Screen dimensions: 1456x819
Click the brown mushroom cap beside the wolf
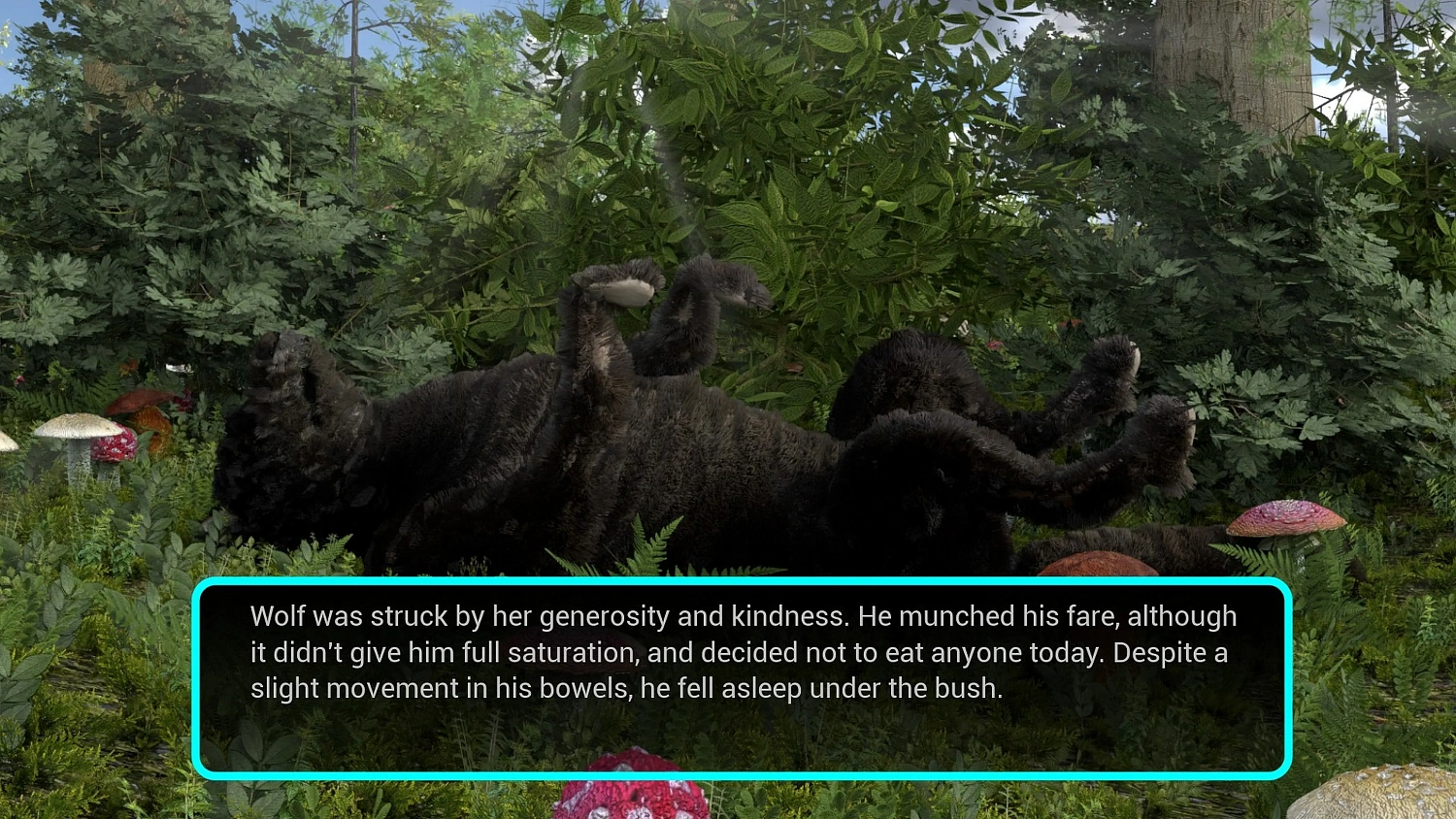(x=1097, y=563)
